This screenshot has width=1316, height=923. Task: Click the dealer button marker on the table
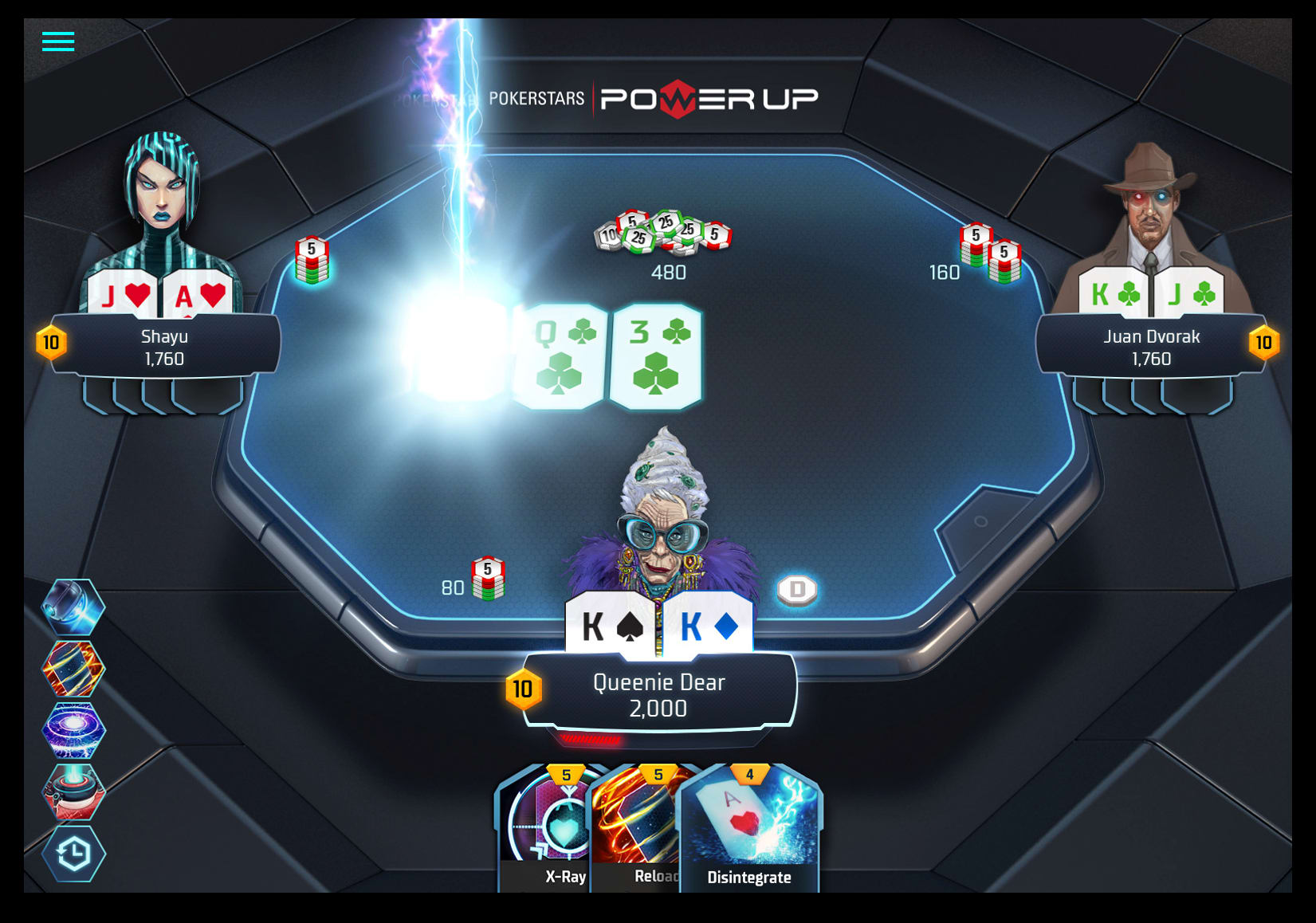coord(795,589)
